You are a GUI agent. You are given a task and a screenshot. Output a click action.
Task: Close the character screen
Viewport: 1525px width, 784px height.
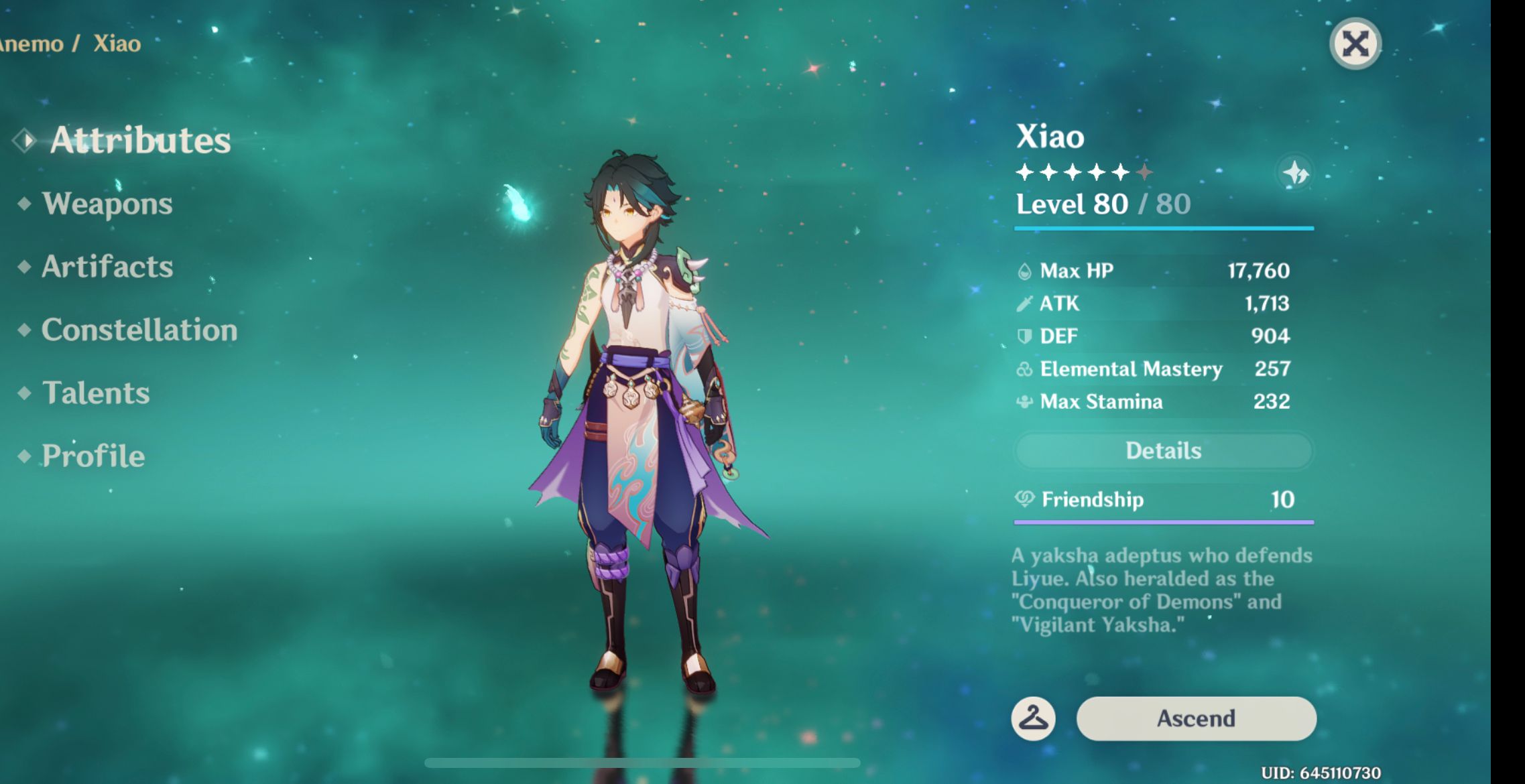1355,44
